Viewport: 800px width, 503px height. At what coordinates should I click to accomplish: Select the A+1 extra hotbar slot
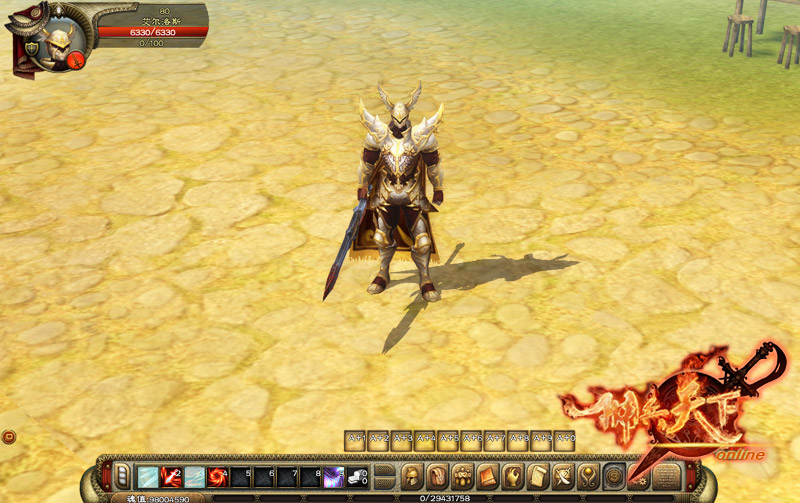click(x=355, y=440)
